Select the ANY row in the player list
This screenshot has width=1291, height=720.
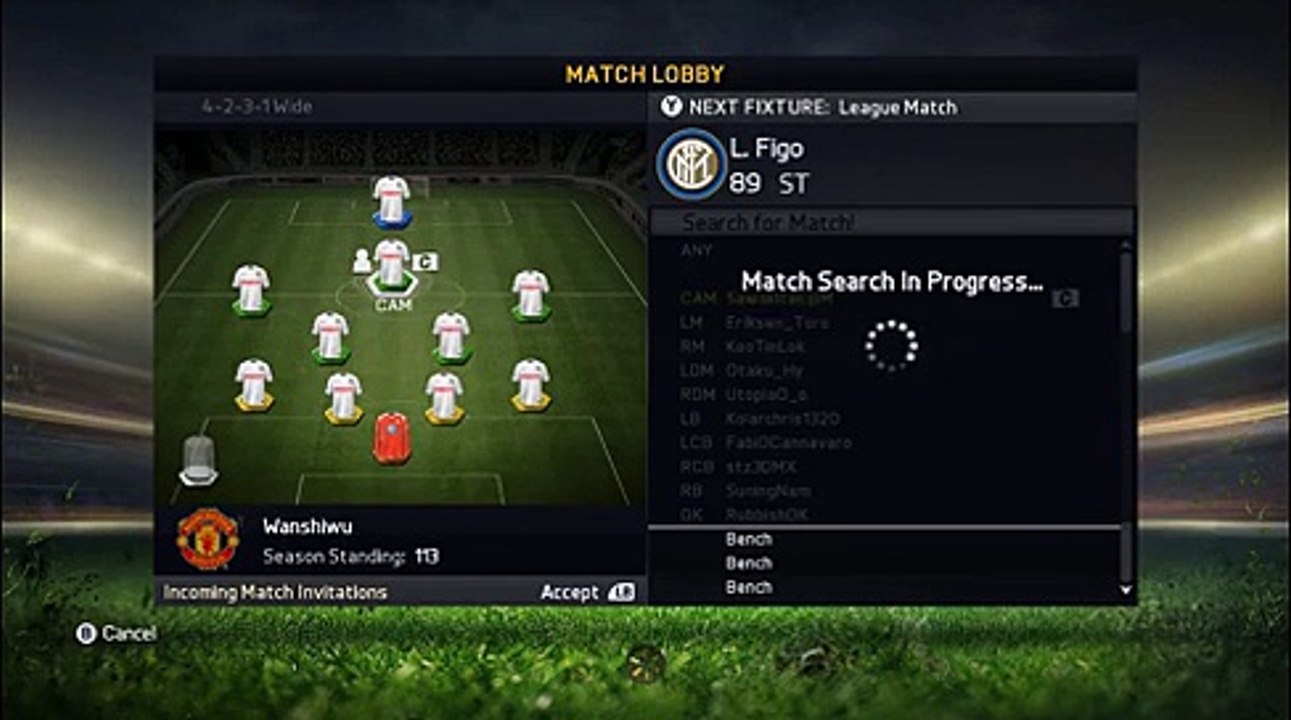point(697,250)
